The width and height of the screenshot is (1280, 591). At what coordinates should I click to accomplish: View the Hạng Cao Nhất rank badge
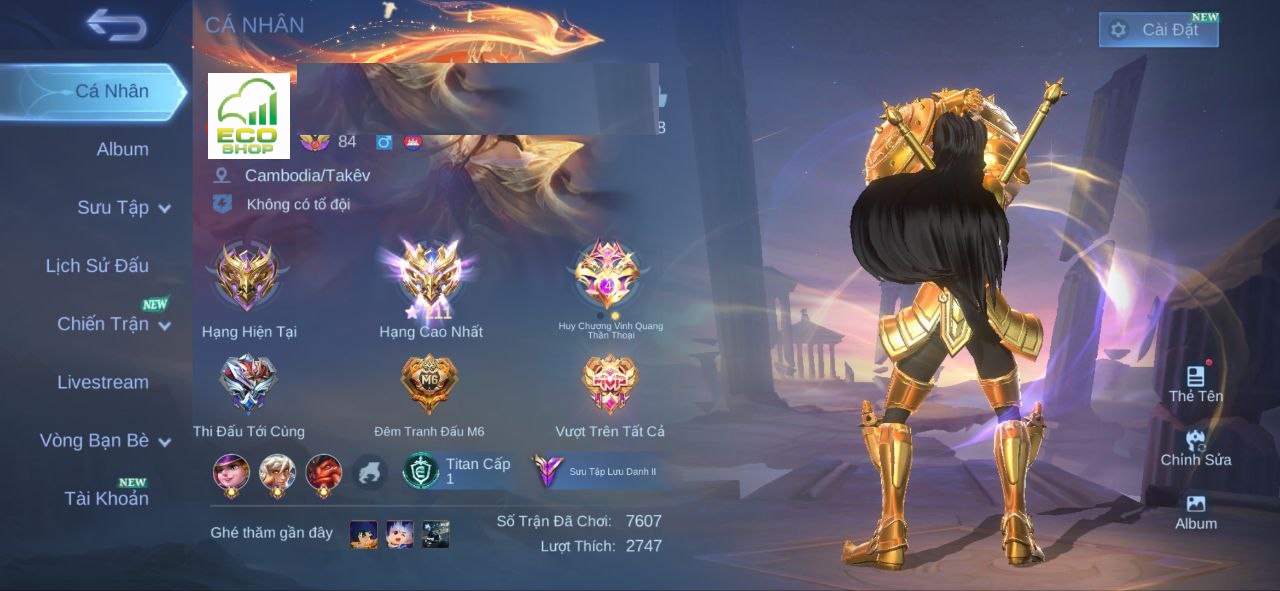point(431,277)
